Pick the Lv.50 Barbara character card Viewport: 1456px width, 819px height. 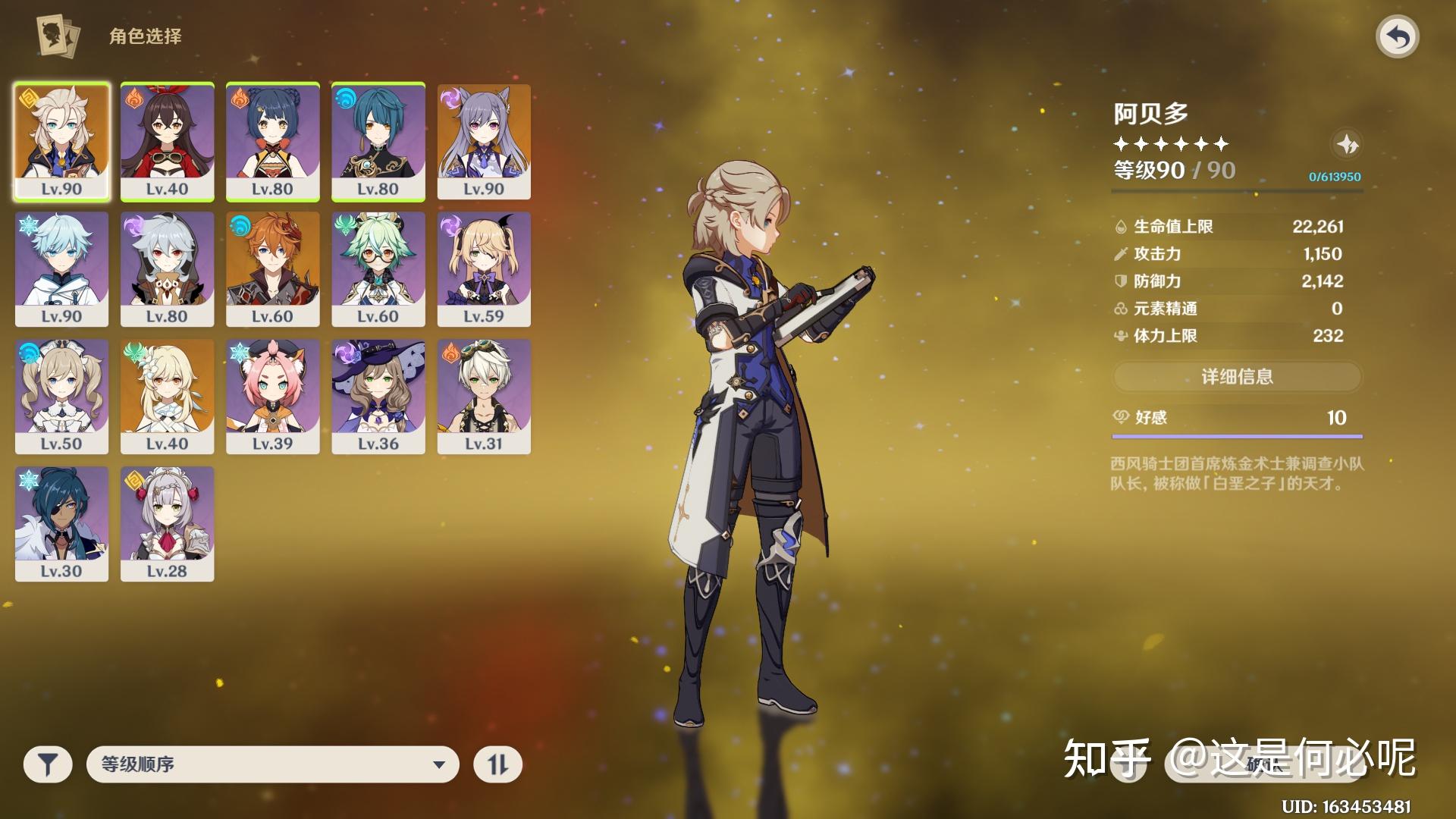[x=61, y=397]
